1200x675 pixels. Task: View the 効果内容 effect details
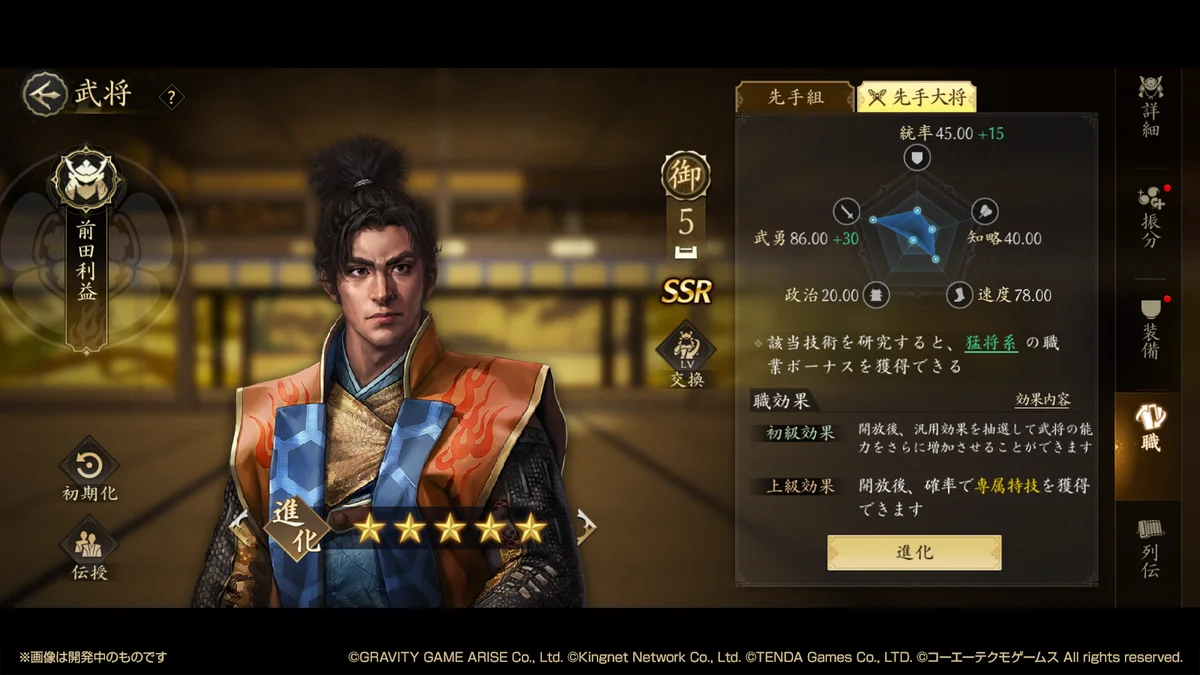click(1042, 400)
